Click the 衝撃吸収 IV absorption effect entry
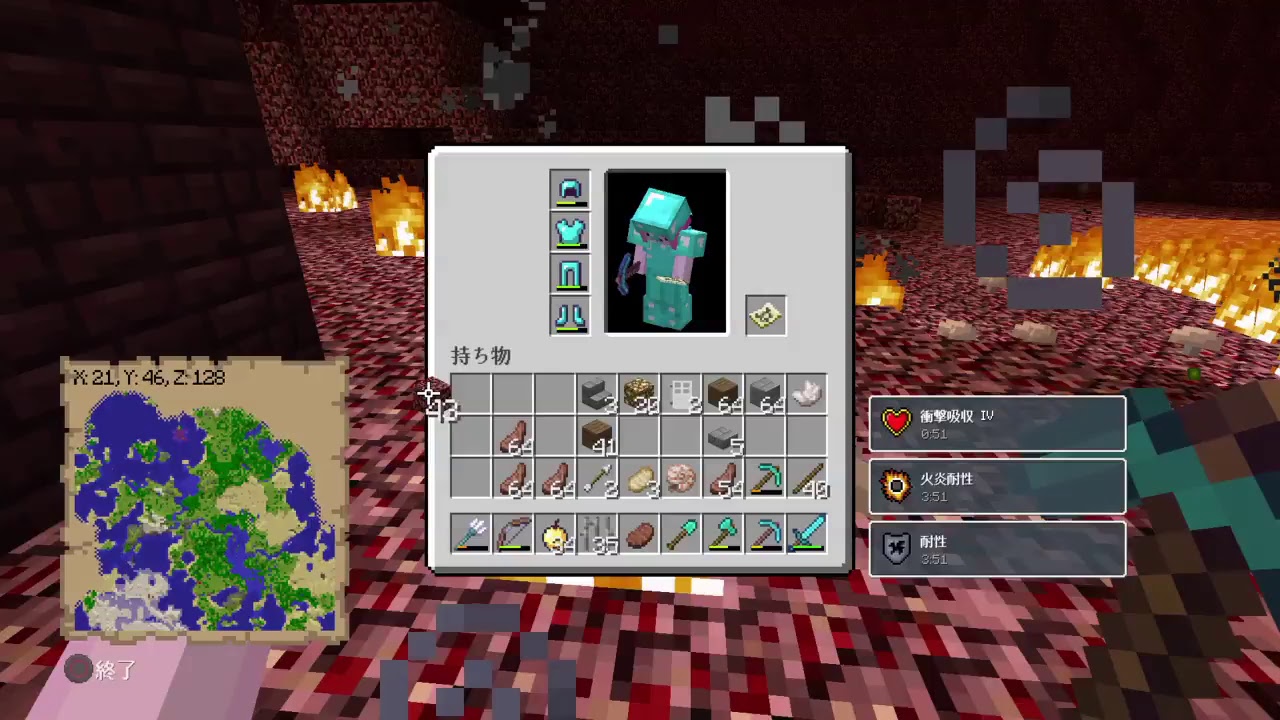This screenshot has height=720, width=1280. [997, 423]
